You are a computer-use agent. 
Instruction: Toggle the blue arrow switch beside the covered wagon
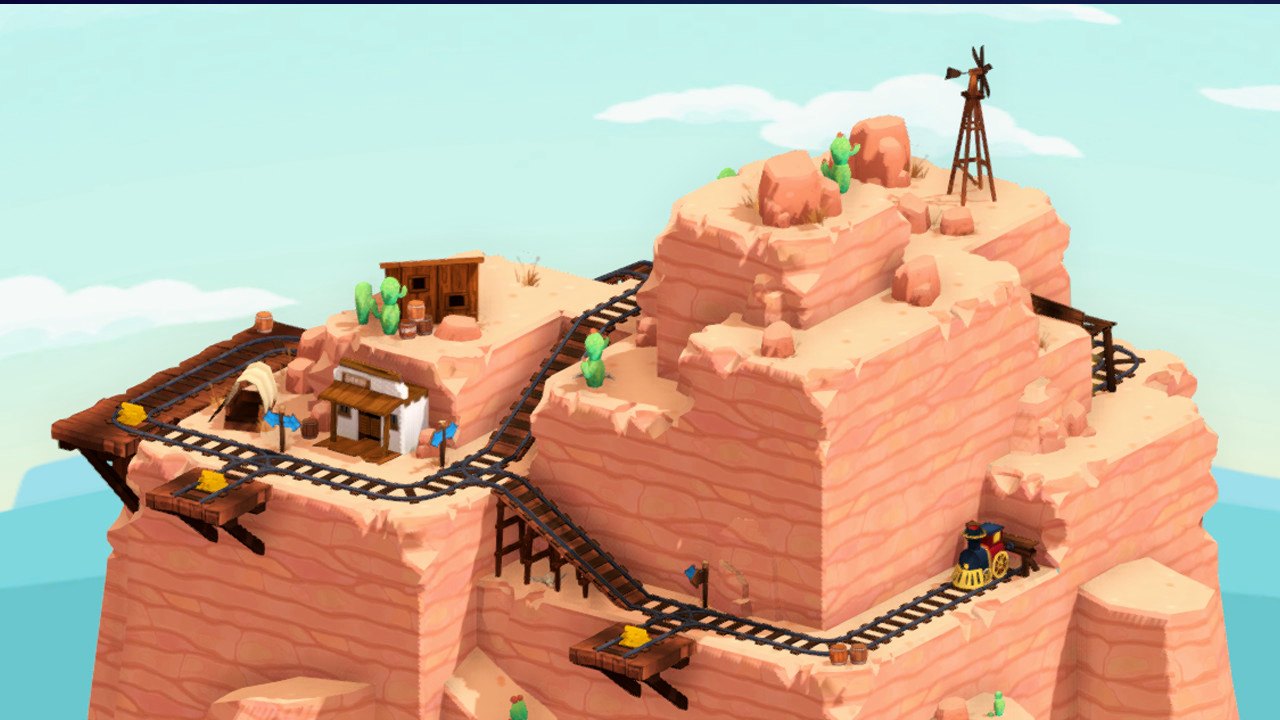[282, 421]
